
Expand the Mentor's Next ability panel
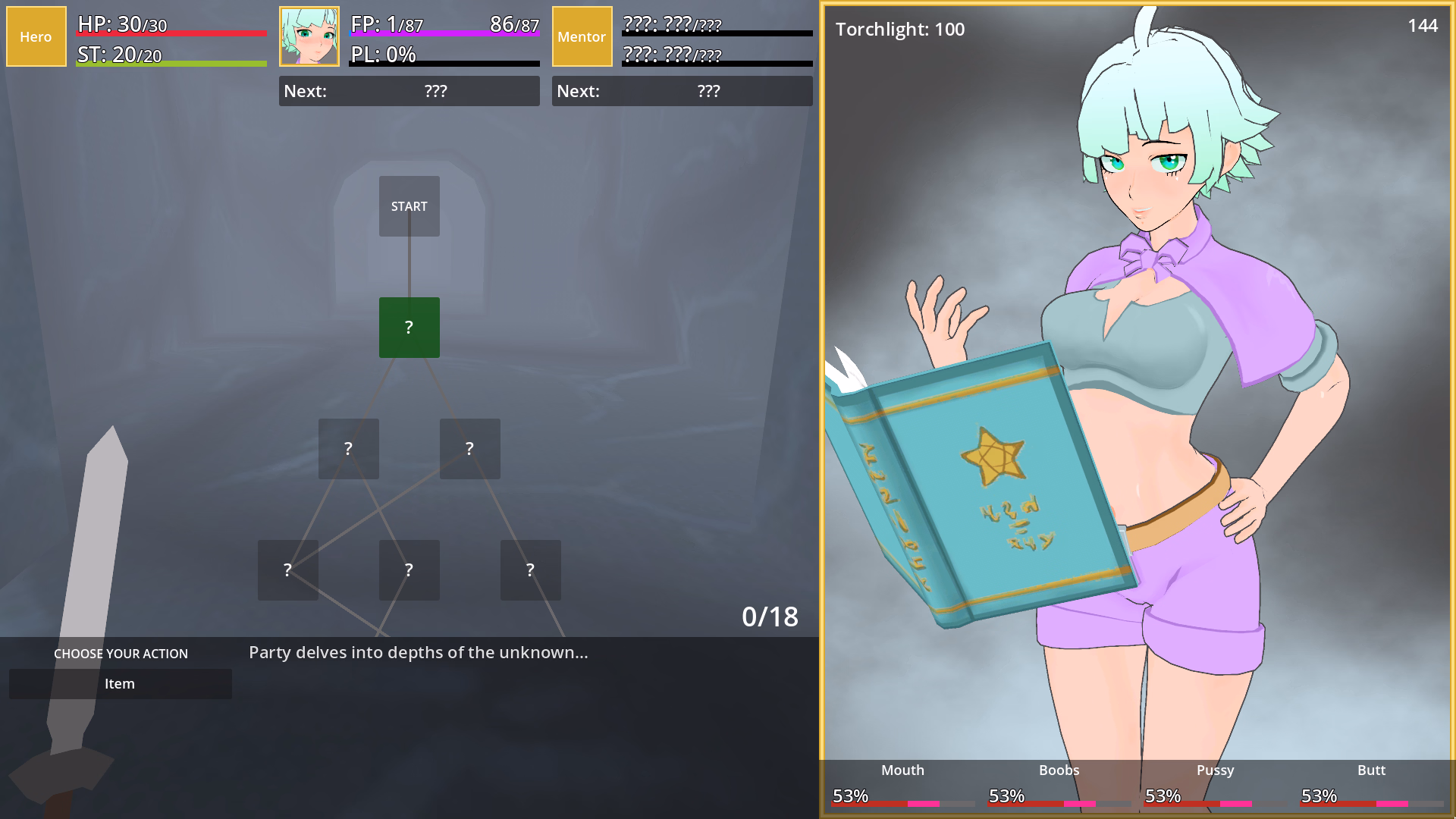click(682, 91)
